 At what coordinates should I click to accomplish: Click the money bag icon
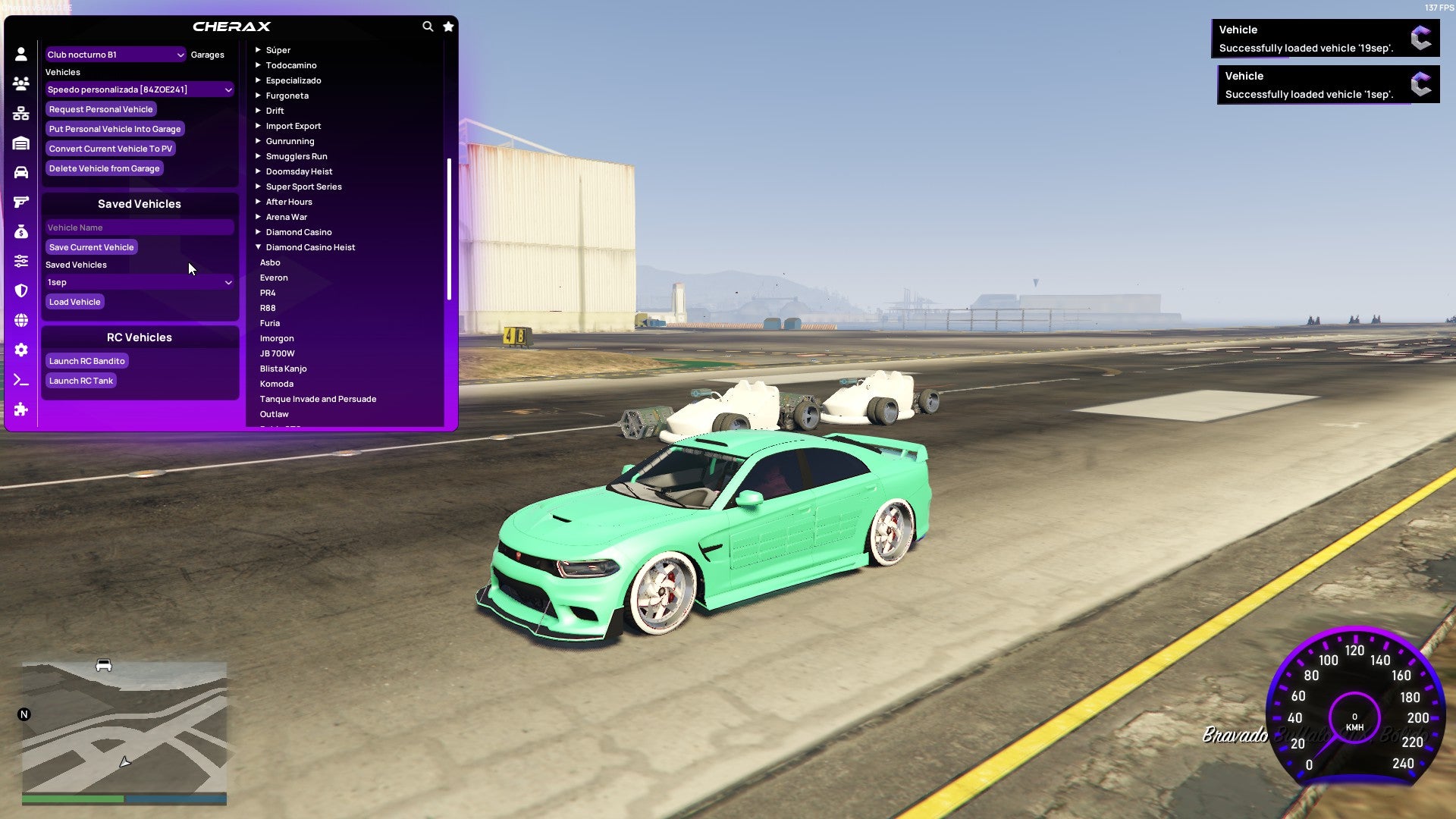pos(20,231)
